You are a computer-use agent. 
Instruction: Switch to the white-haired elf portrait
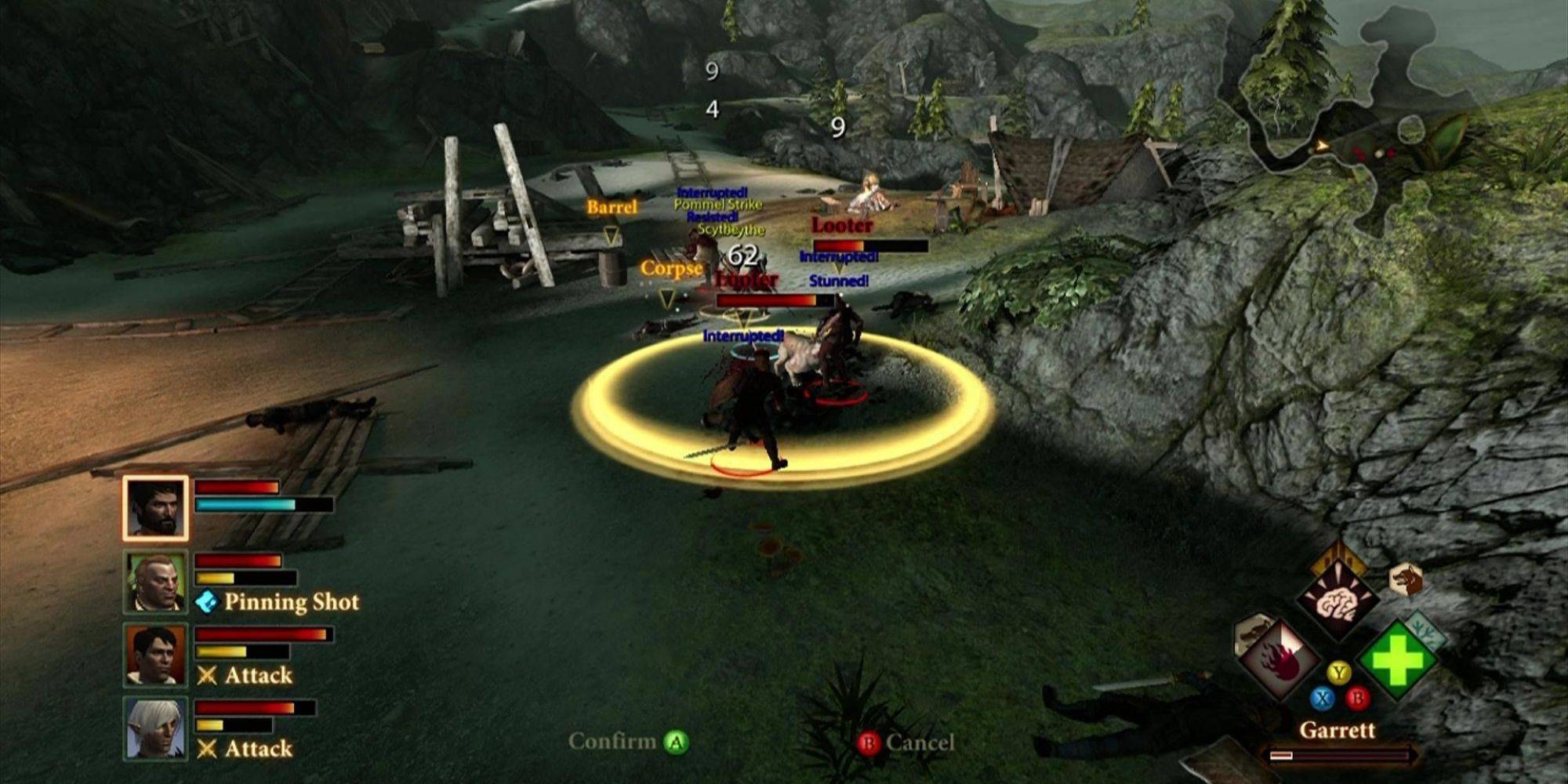click(155, 729)
